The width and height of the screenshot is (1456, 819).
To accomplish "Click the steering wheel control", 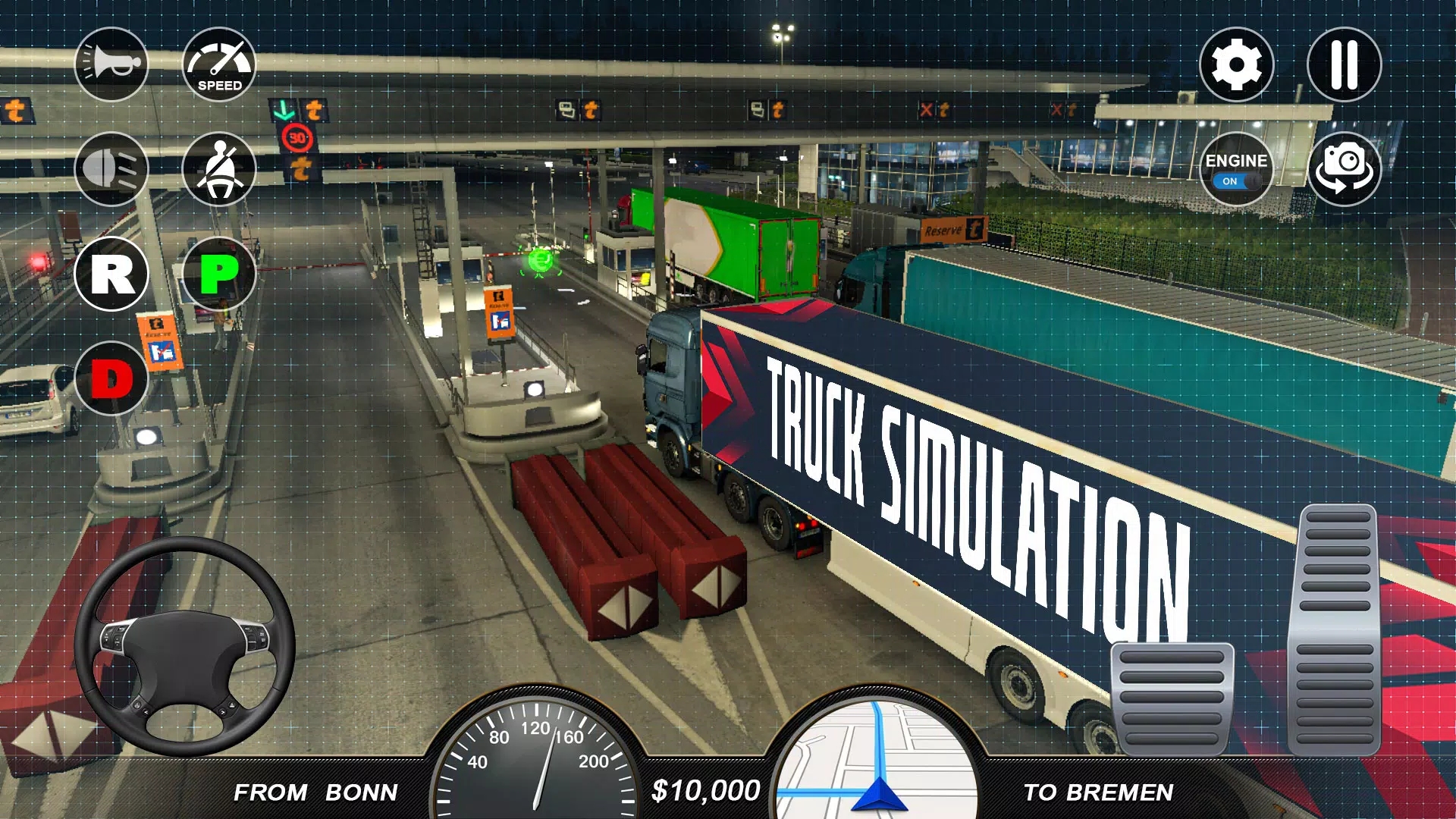I will (x=184, y=647).
